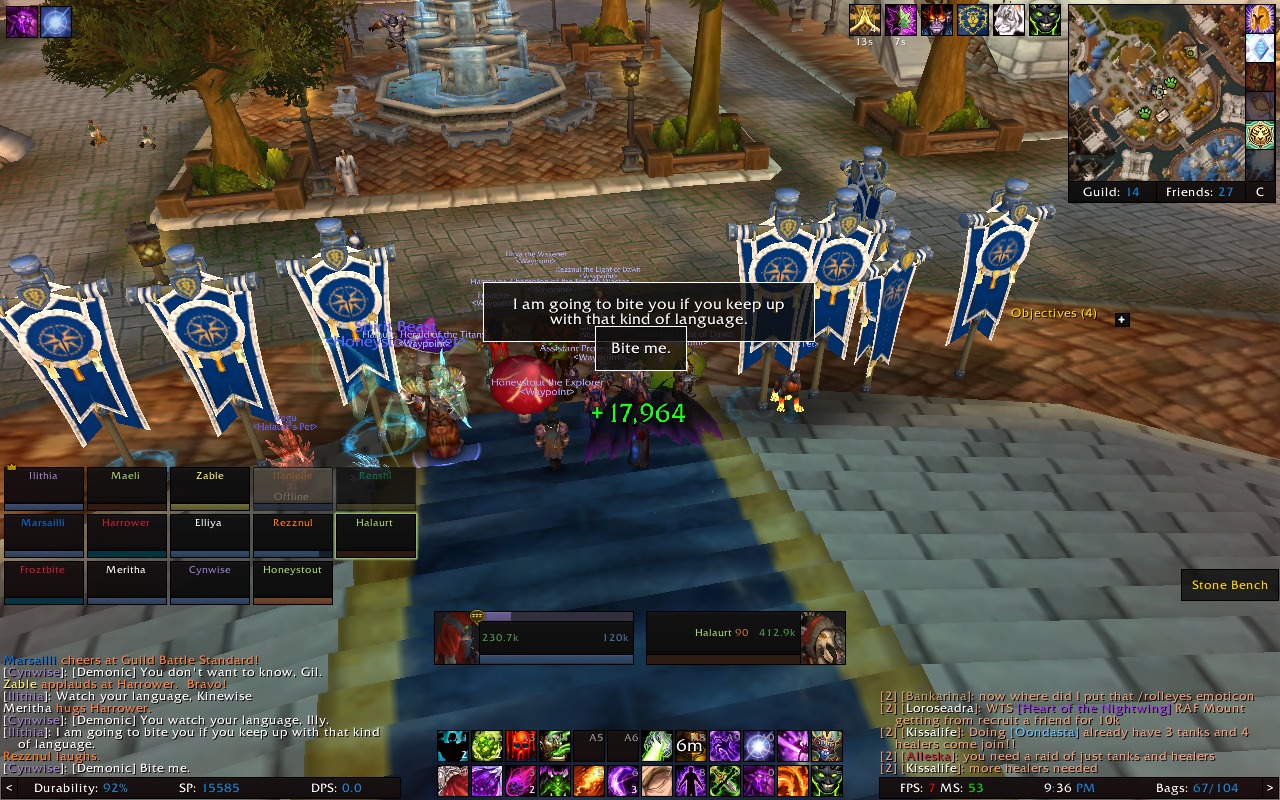1280x800 pixels.
Task: Click the ability showing 6m cooldown
Action: tap(690, 746)
